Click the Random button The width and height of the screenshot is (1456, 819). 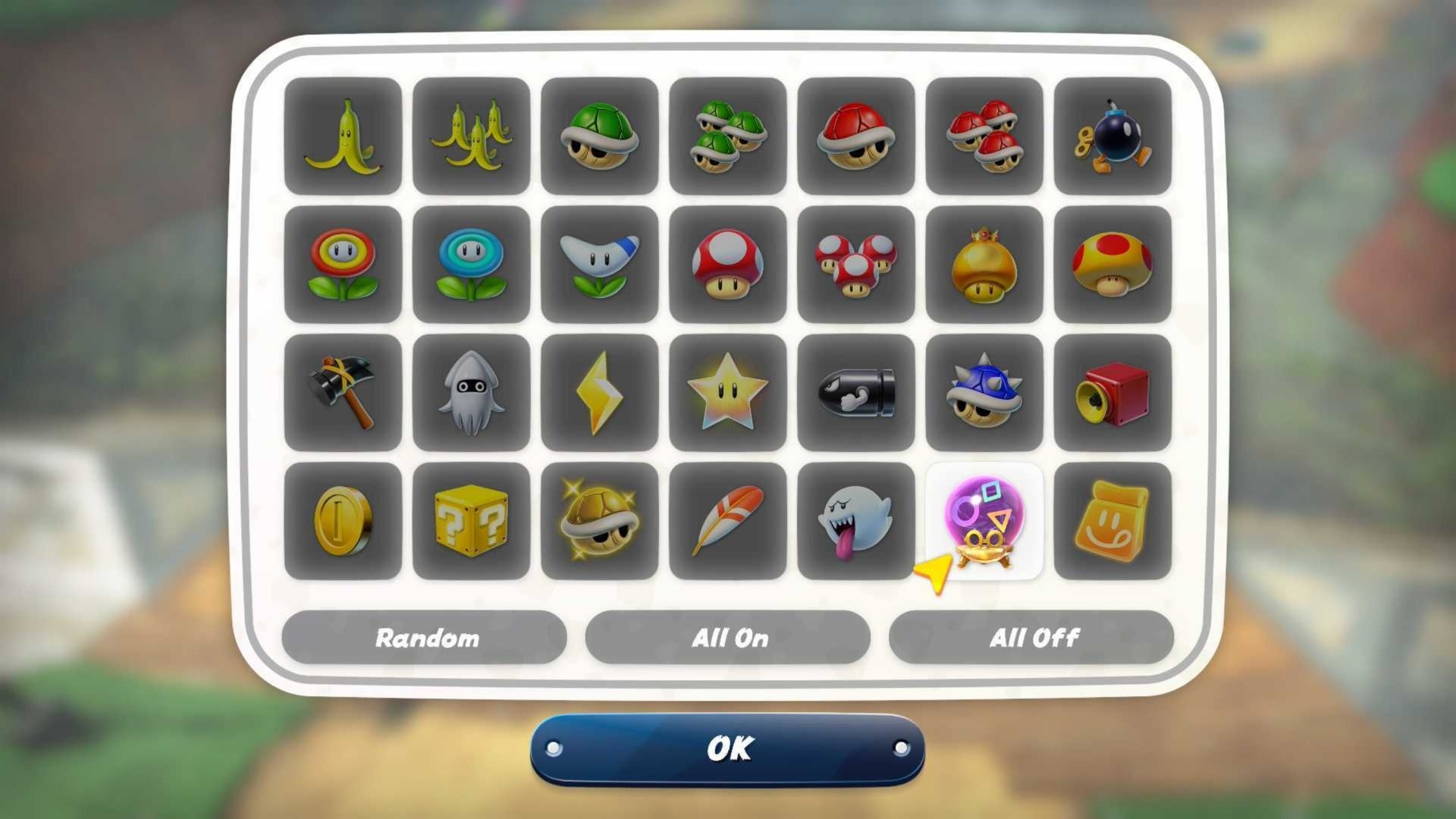tap(425, 638)
